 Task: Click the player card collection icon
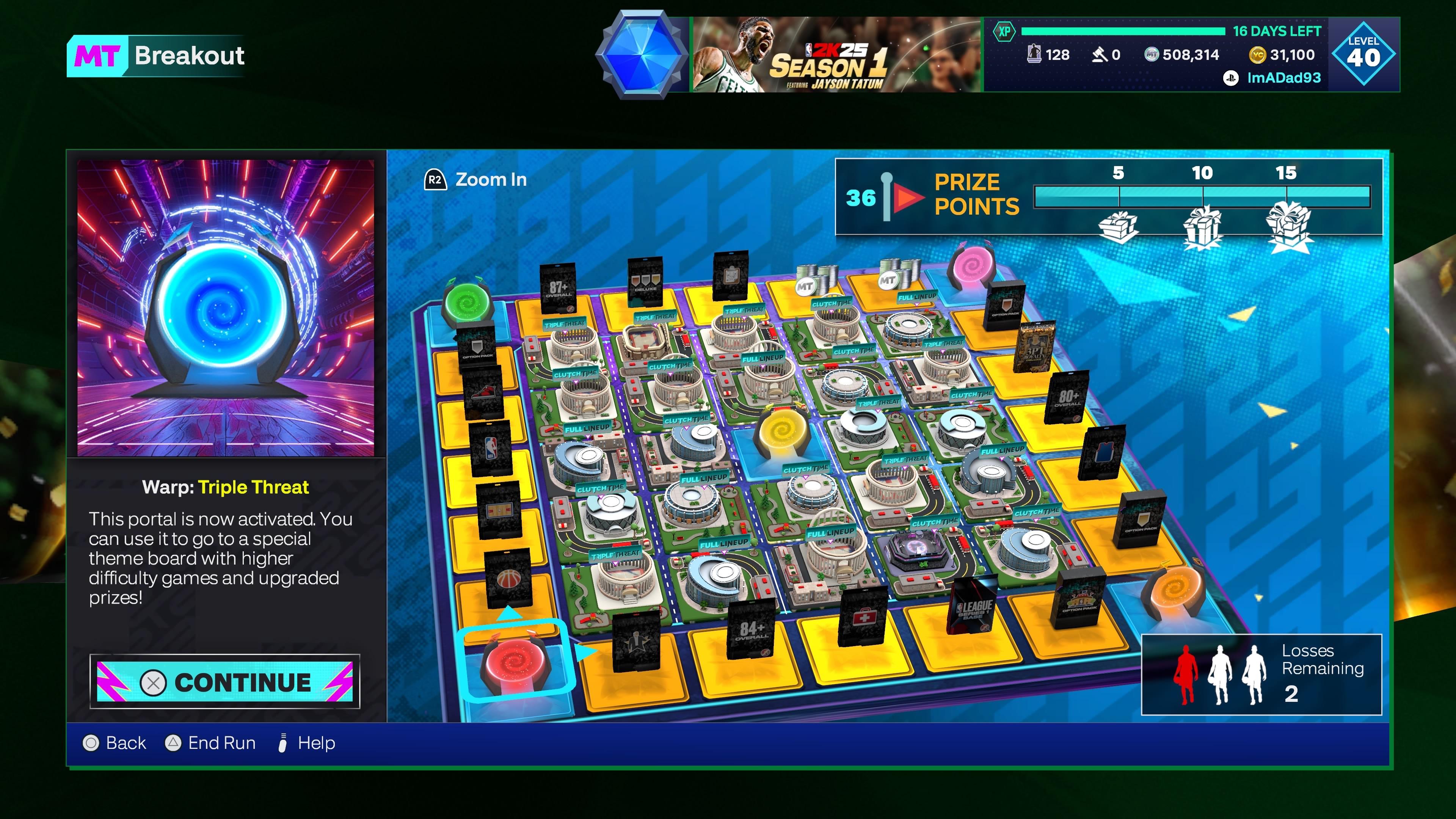[x=1034, y=55]
